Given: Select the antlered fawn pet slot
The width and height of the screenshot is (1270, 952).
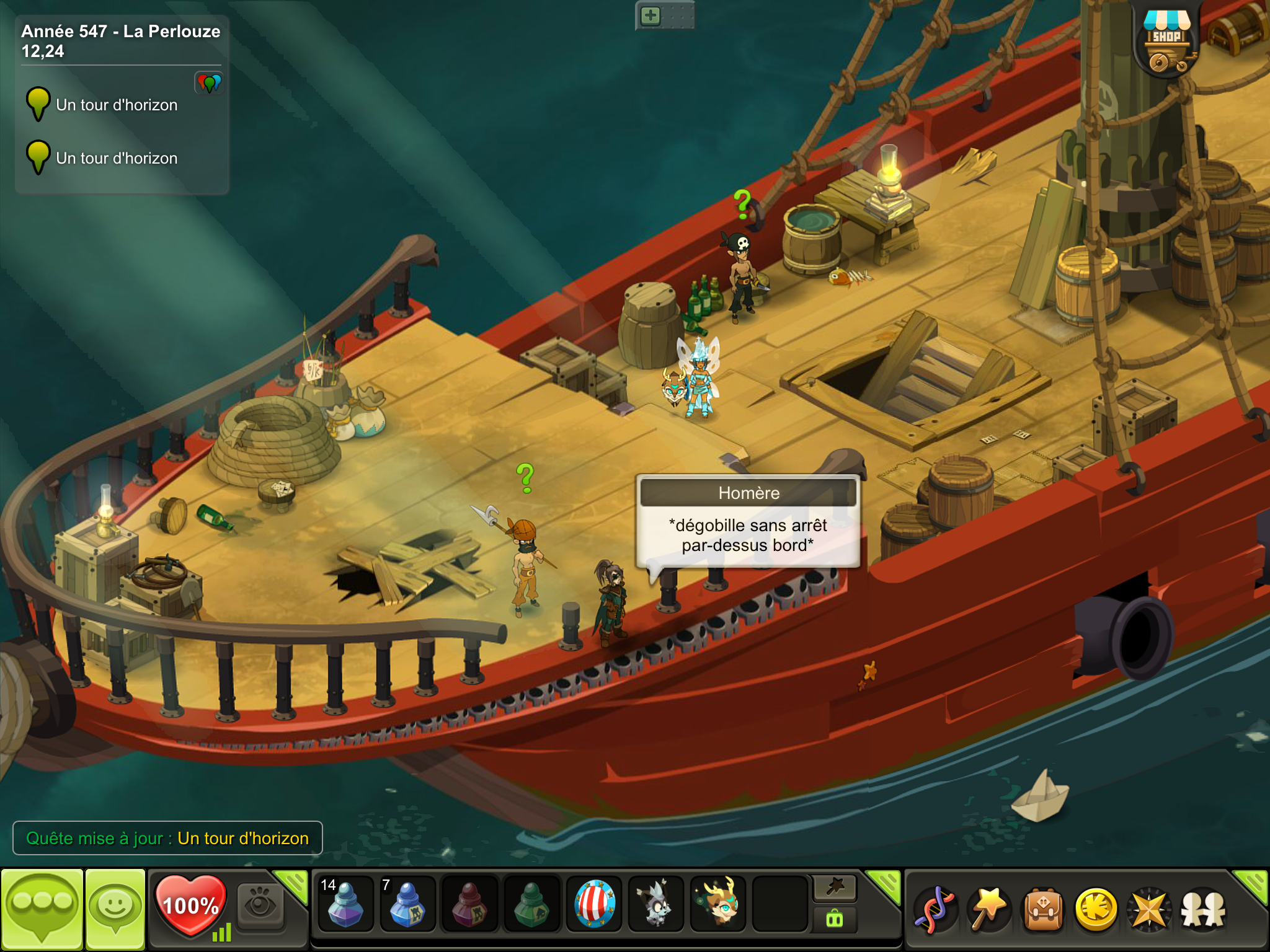Looking at the screenshot, I should click(718, 904).
